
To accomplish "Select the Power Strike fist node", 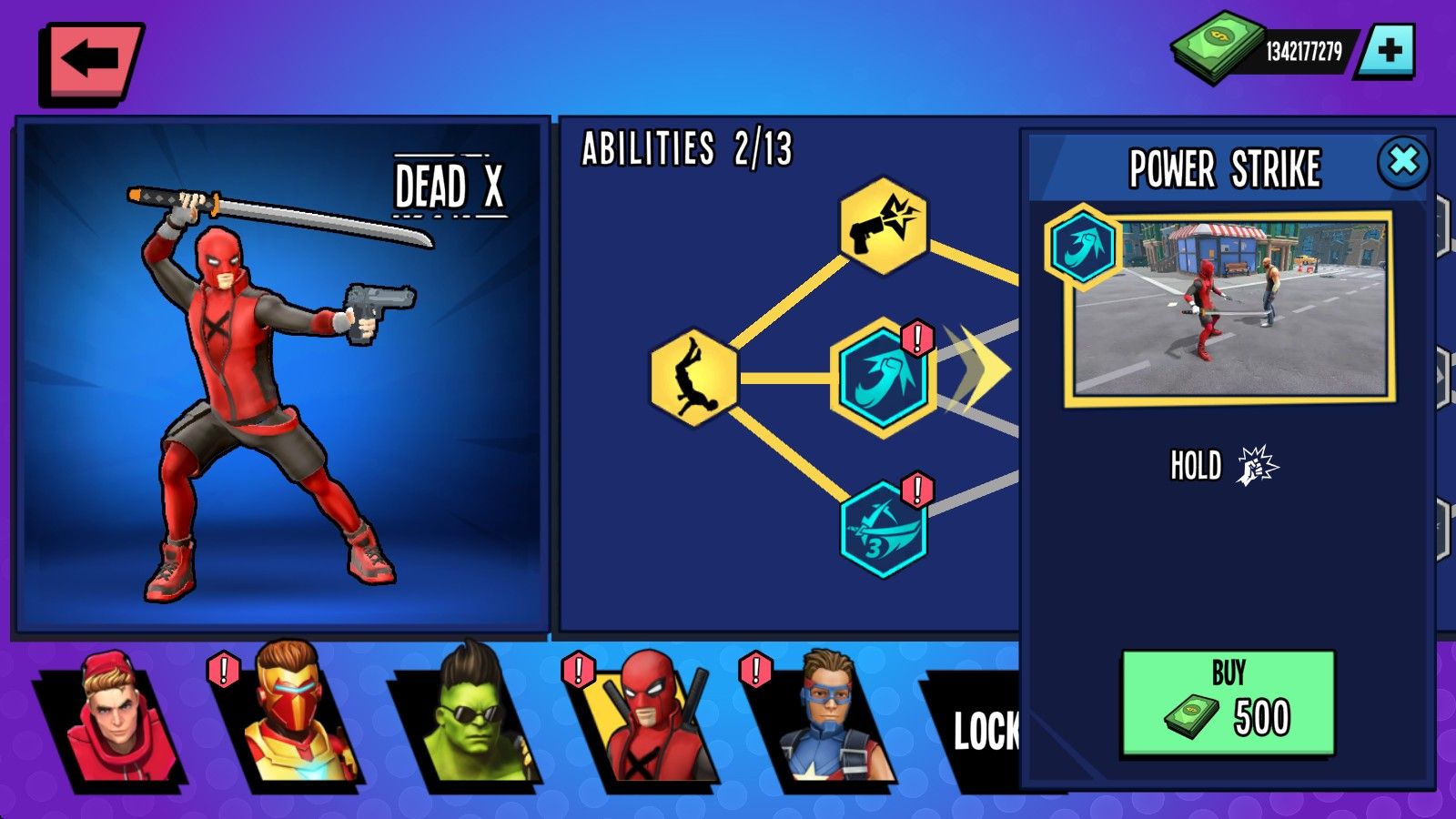I will click(883, 377).
